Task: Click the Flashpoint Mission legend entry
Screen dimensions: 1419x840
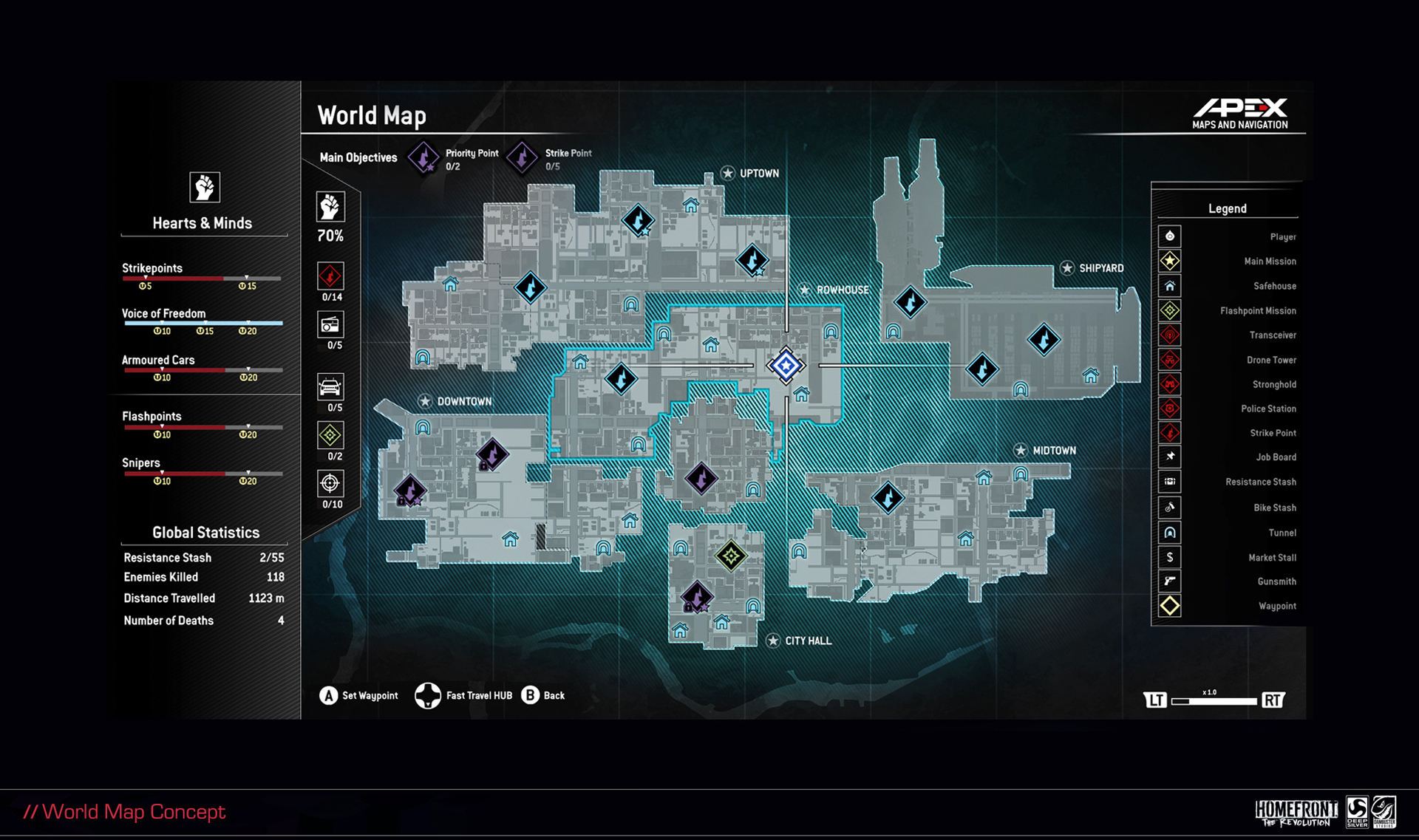Action: coord(1227,311)
